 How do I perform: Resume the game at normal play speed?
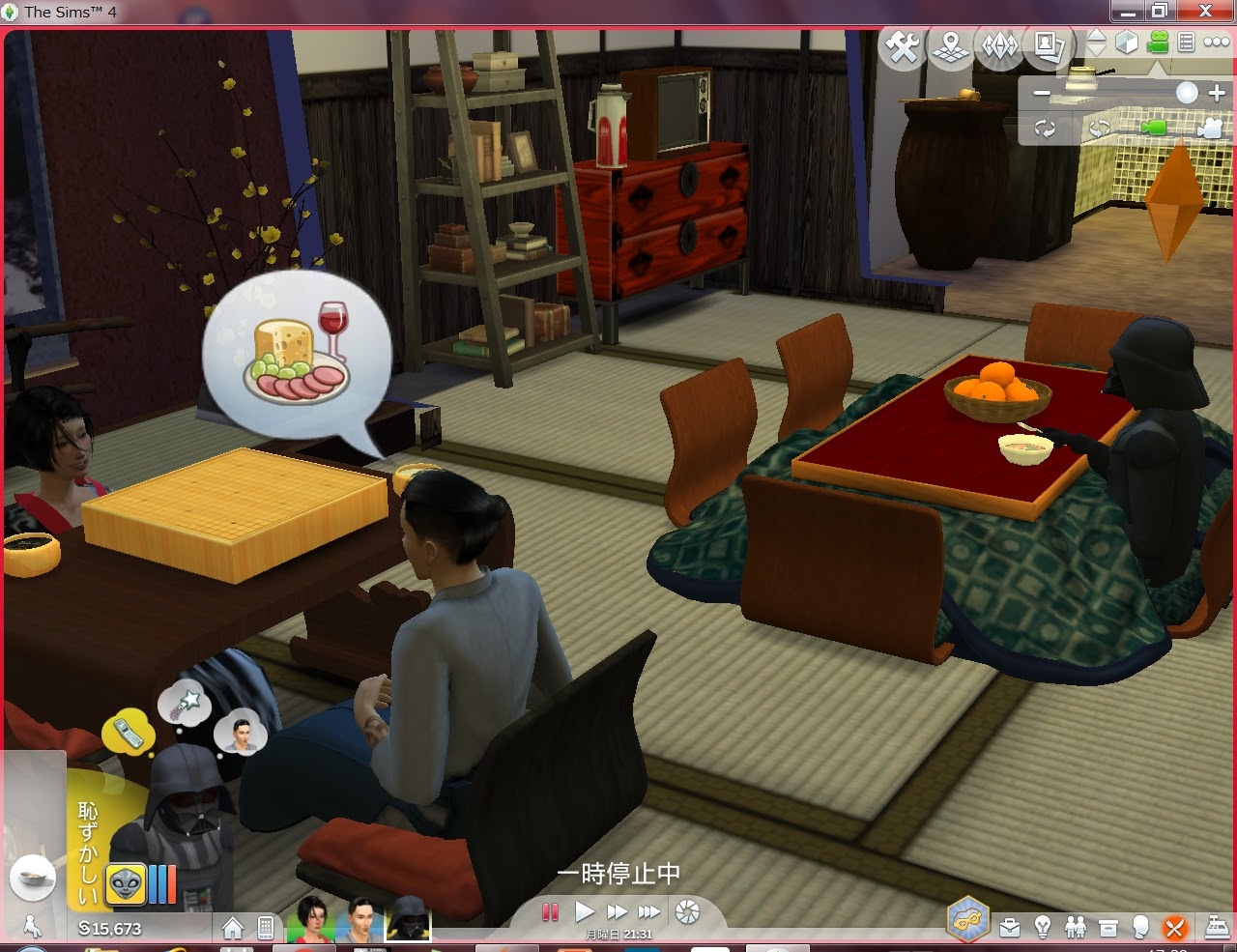click(x=584, y=911)
